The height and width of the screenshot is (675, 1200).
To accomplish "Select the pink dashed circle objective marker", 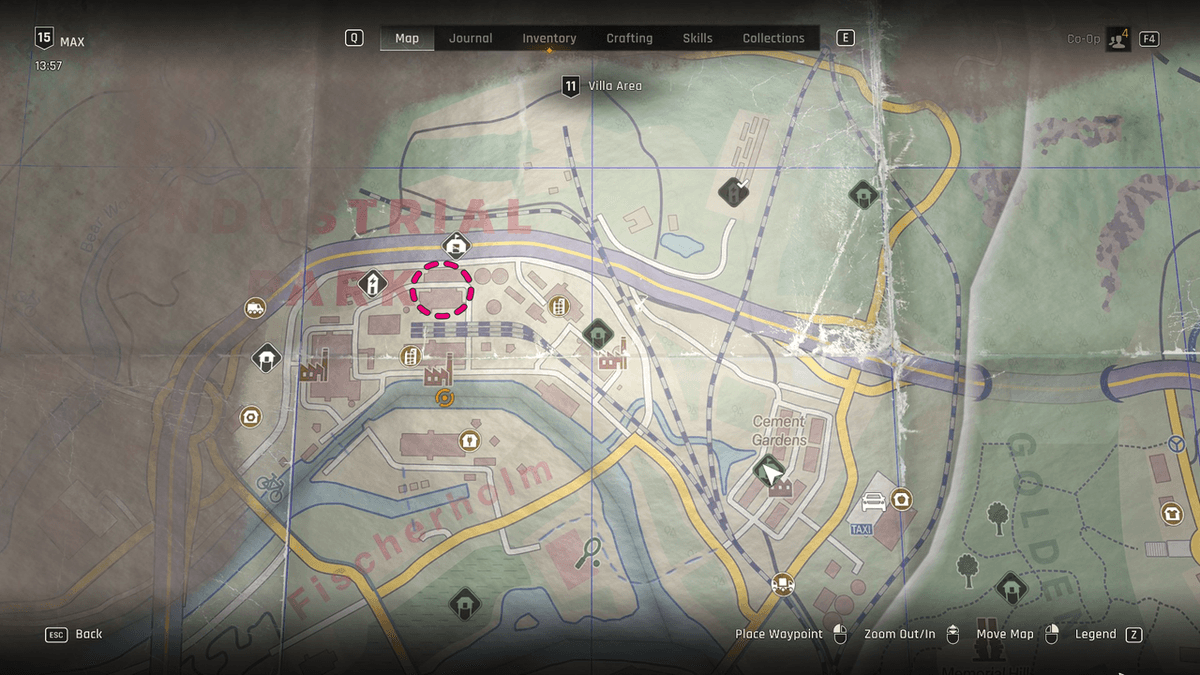I will point(442,290).
